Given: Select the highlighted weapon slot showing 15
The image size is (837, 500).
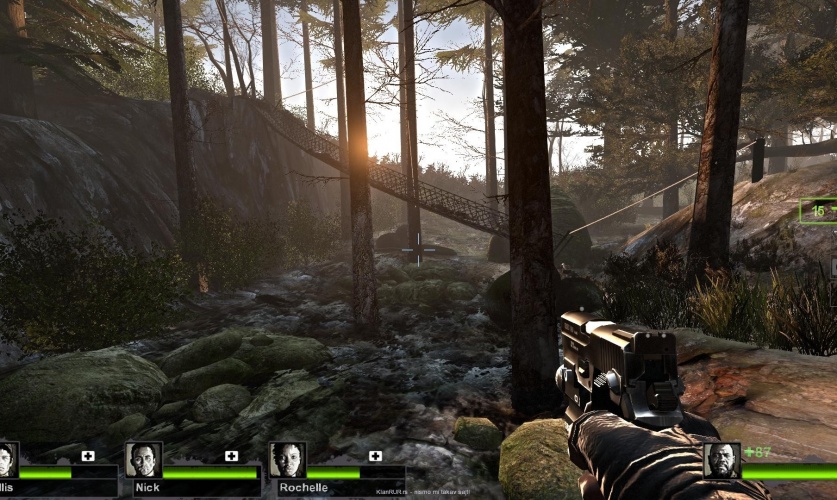Looking at the screenshot, I should tap(819, 211).
